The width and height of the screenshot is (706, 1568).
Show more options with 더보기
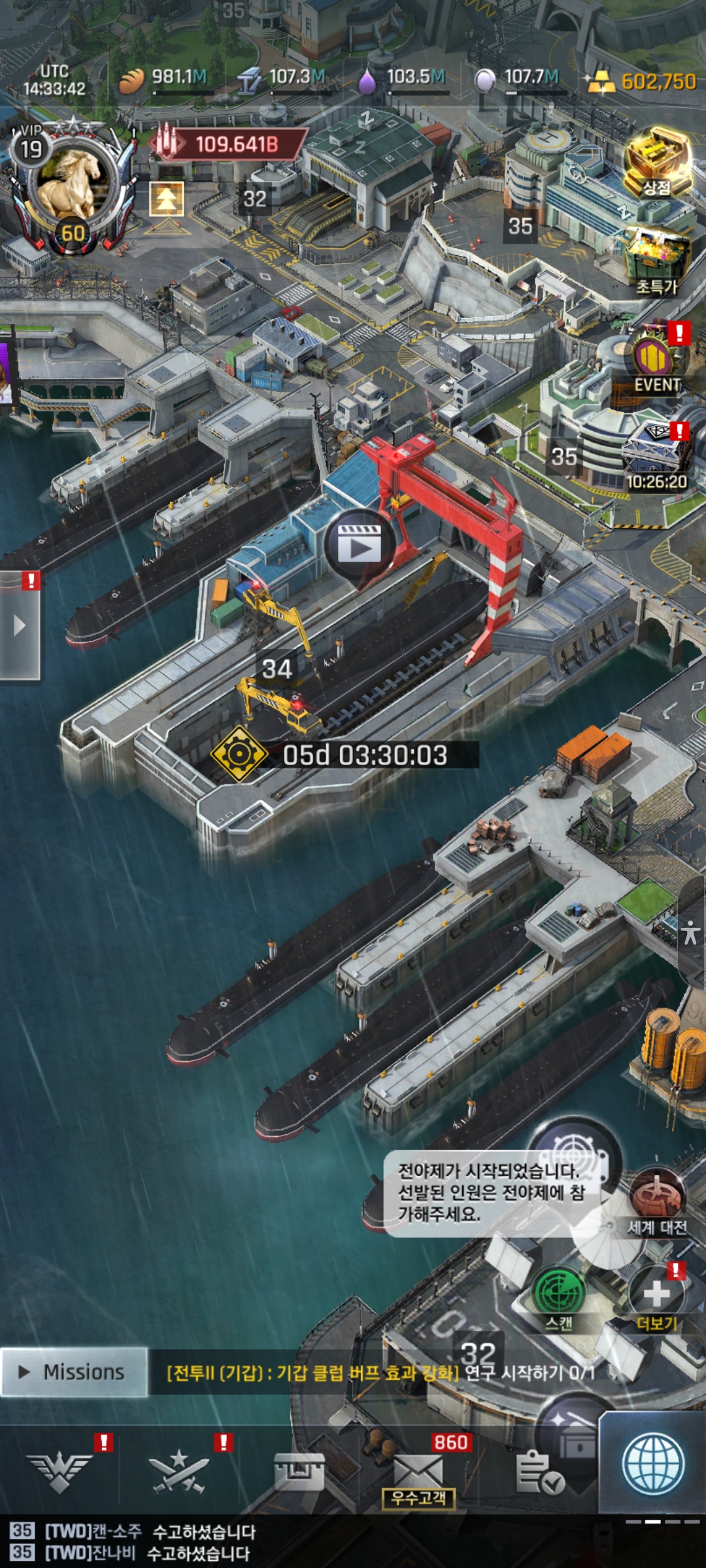656,1297
